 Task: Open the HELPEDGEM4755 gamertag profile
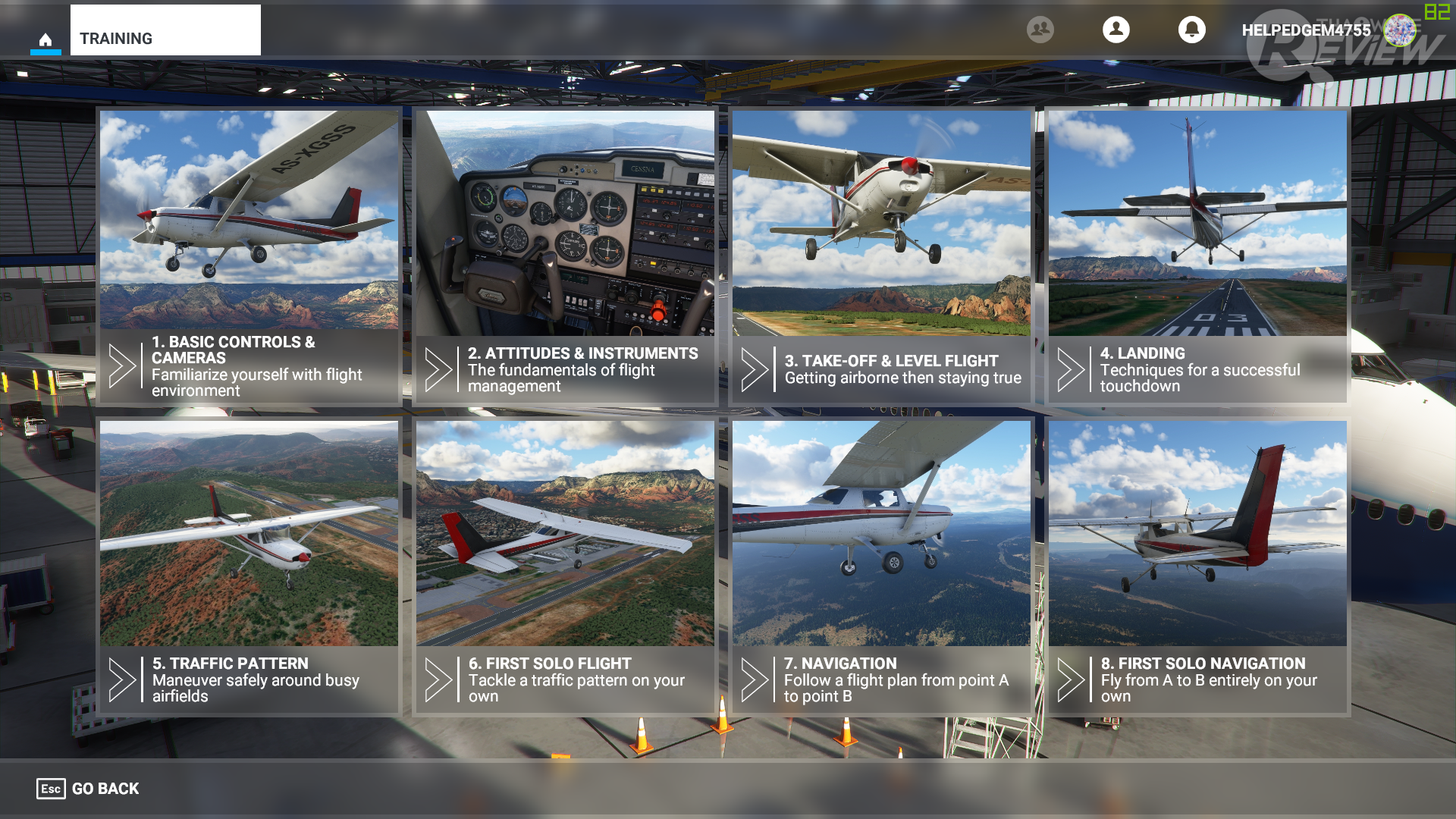click(x=1306, y=30)
